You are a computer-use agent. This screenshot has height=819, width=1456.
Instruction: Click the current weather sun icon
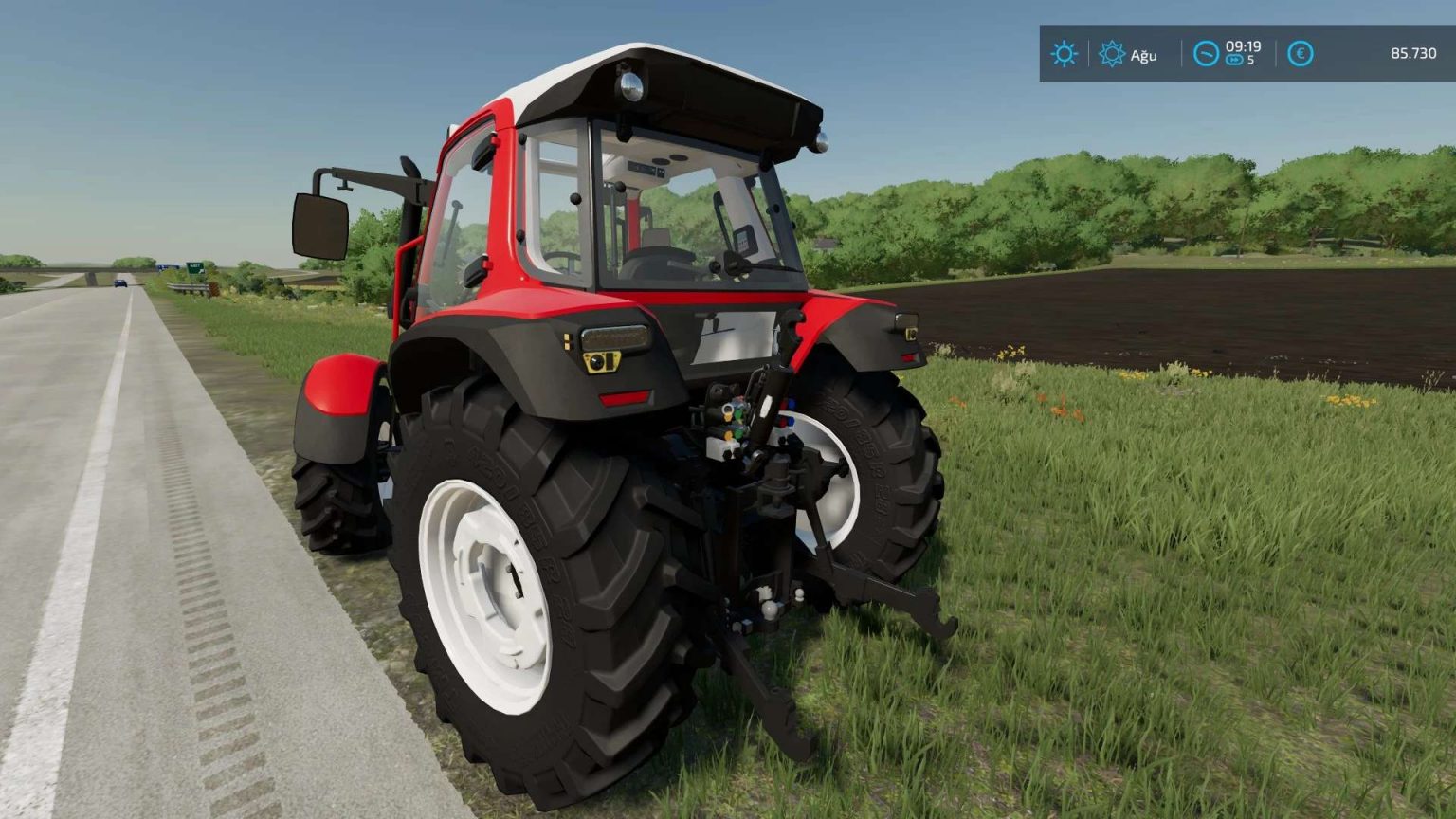point(1064,53)
